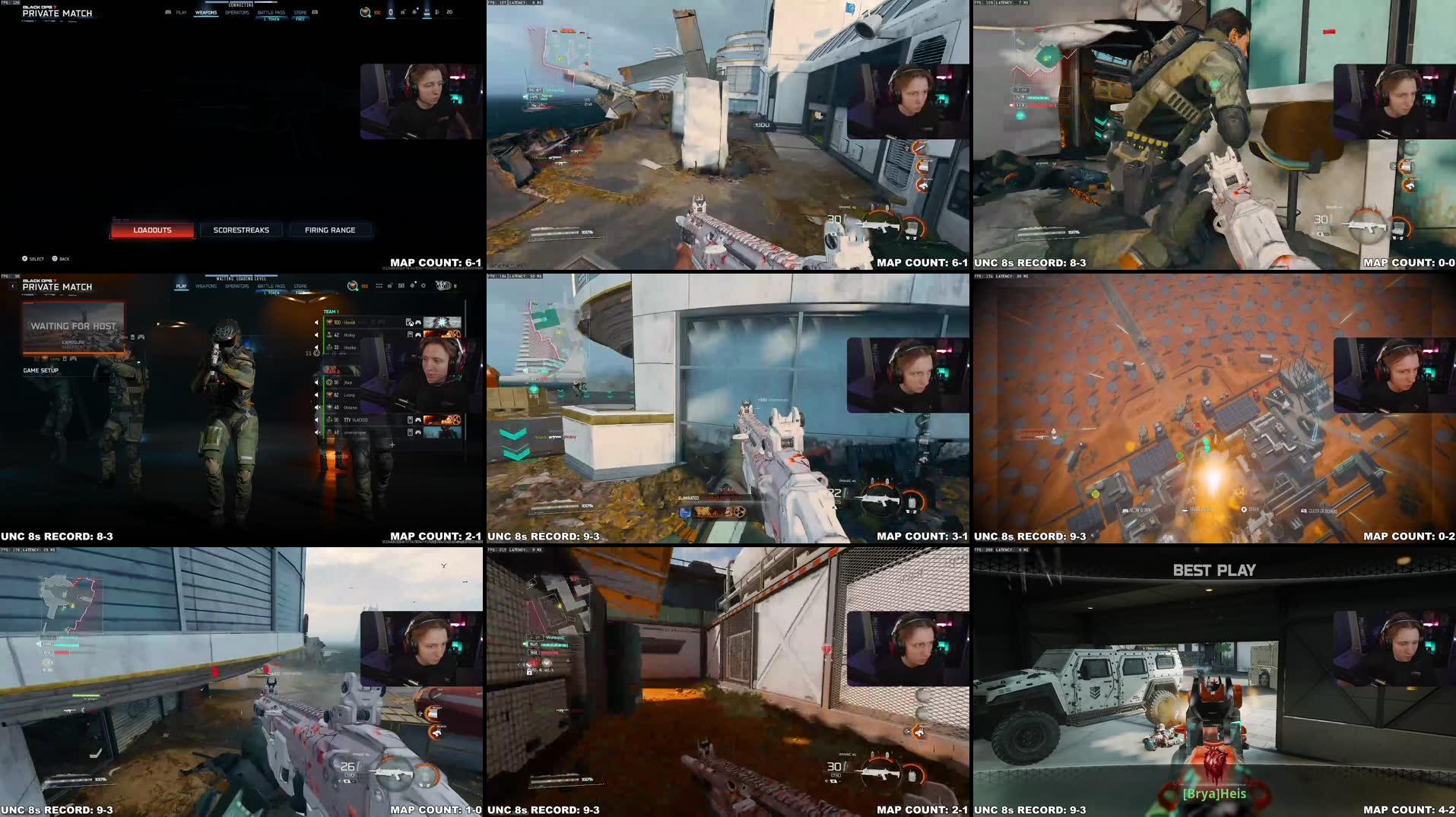1456x817 pixels.
Task: Launch the FIRING RANGE
Action: (330, 230)
